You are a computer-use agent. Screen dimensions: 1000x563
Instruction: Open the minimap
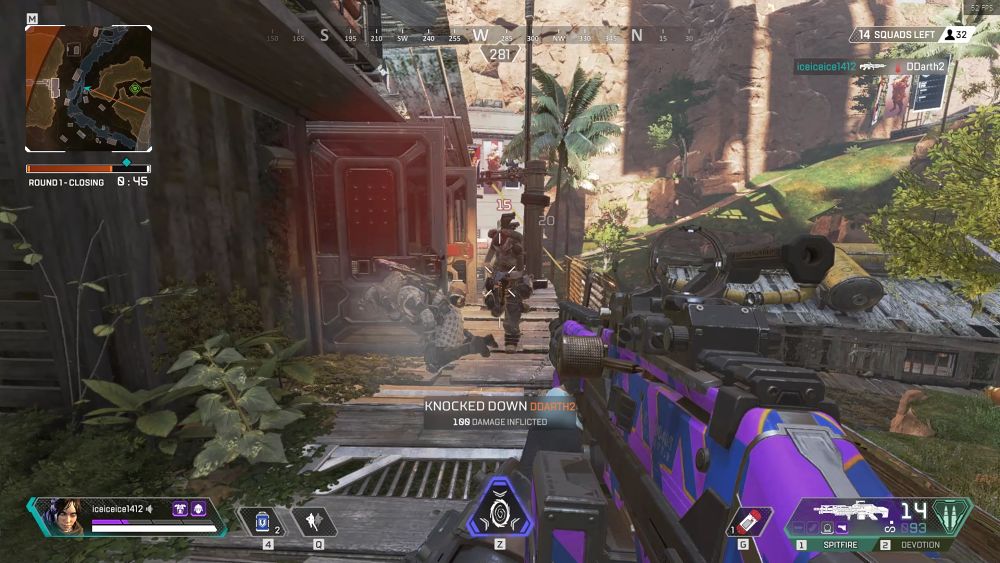click(88, 88)
